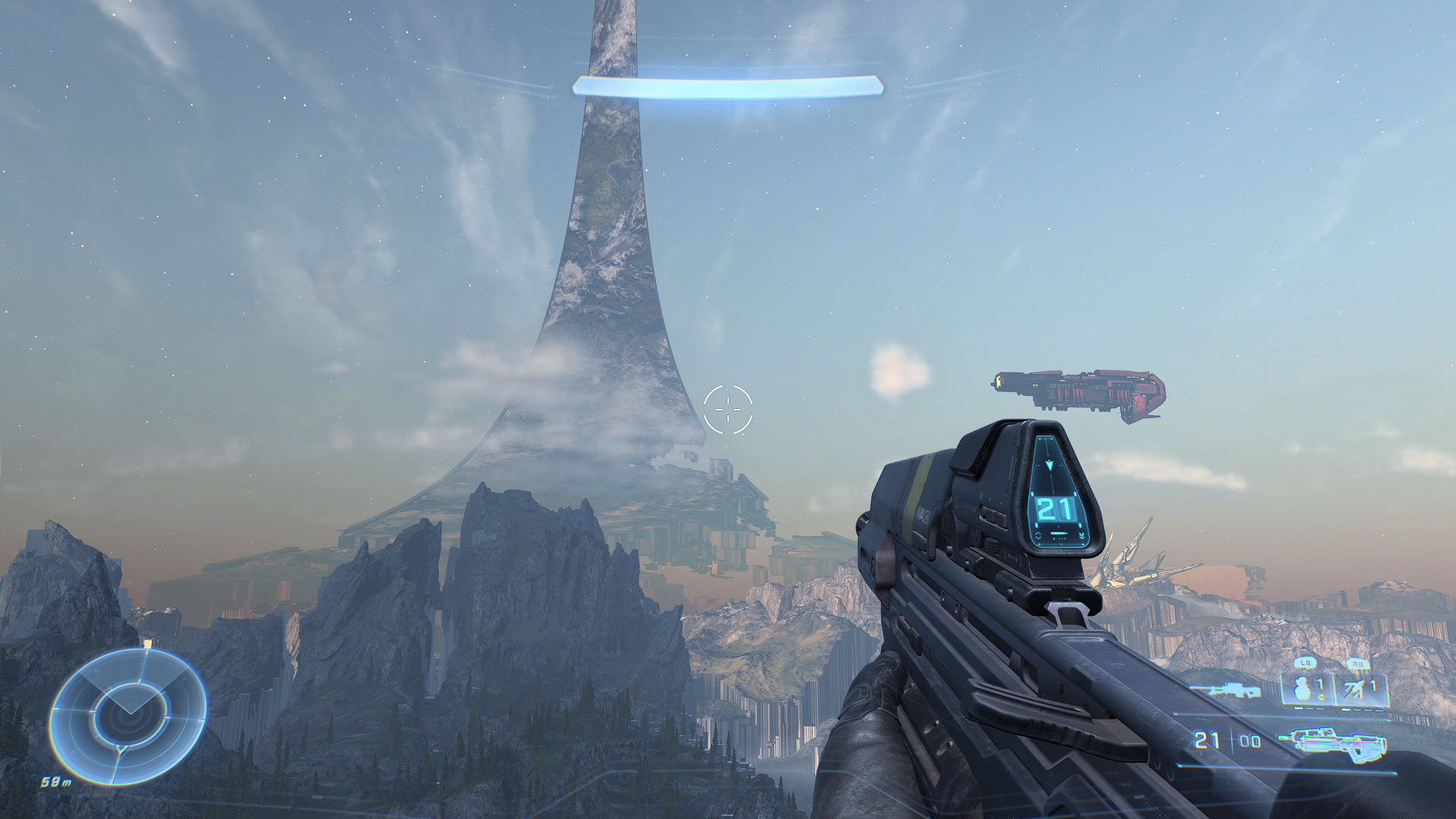Toggle the RB button prompt above the equipment slot
The width and height of the screenshot is (1456, 819).
click(1358, 663)
